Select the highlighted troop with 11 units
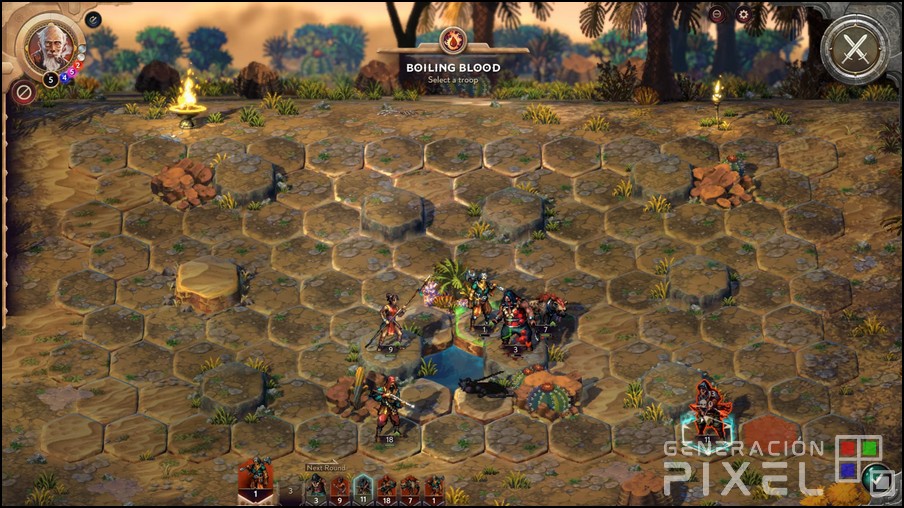Image resolution: width=904 pixels, height=508 pixels. tap(709, 411)
